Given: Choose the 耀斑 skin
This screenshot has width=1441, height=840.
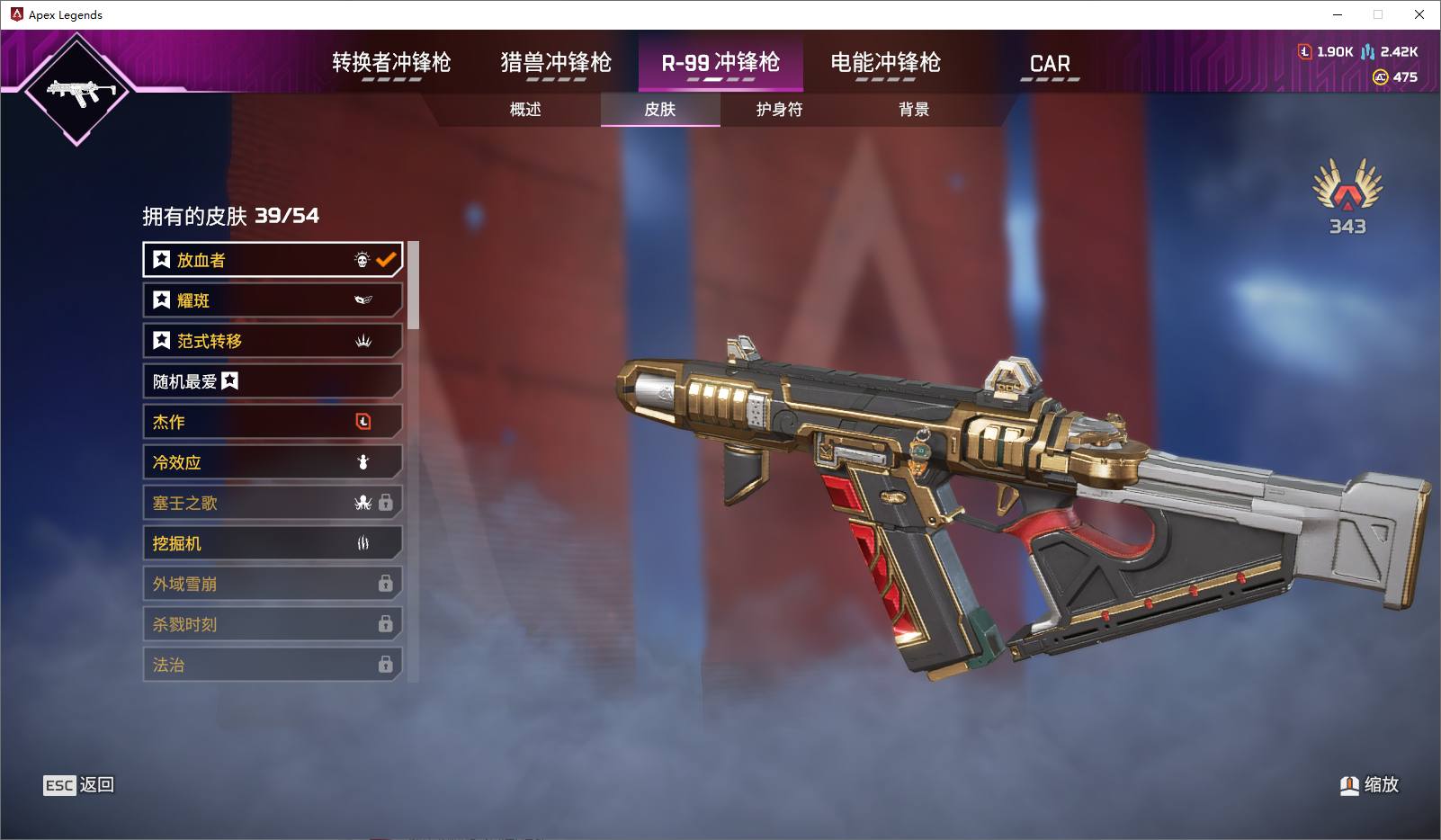Looking at the screenshot, I should click(272, 300).
